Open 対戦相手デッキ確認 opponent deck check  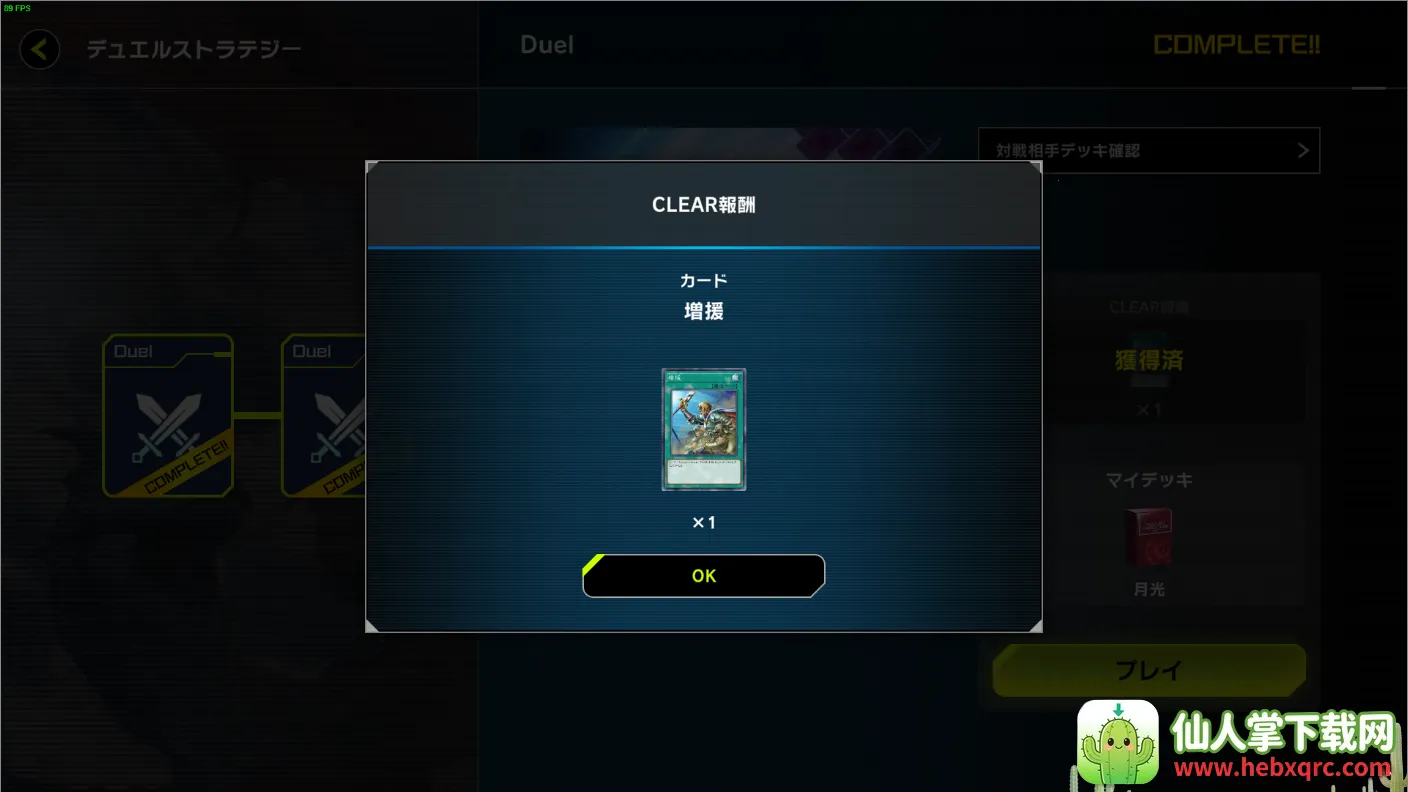(x=1148, y=151)
